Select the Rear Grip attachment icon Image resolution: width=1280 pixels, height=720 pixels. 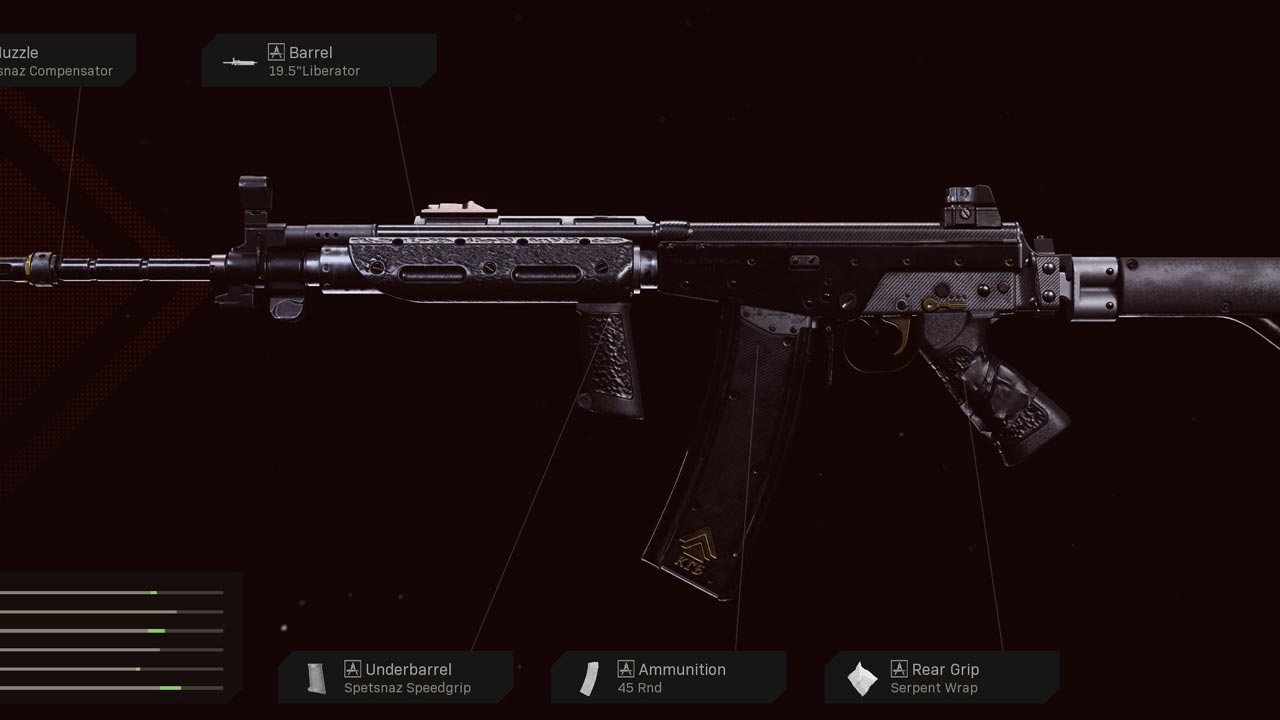[862, 677]
